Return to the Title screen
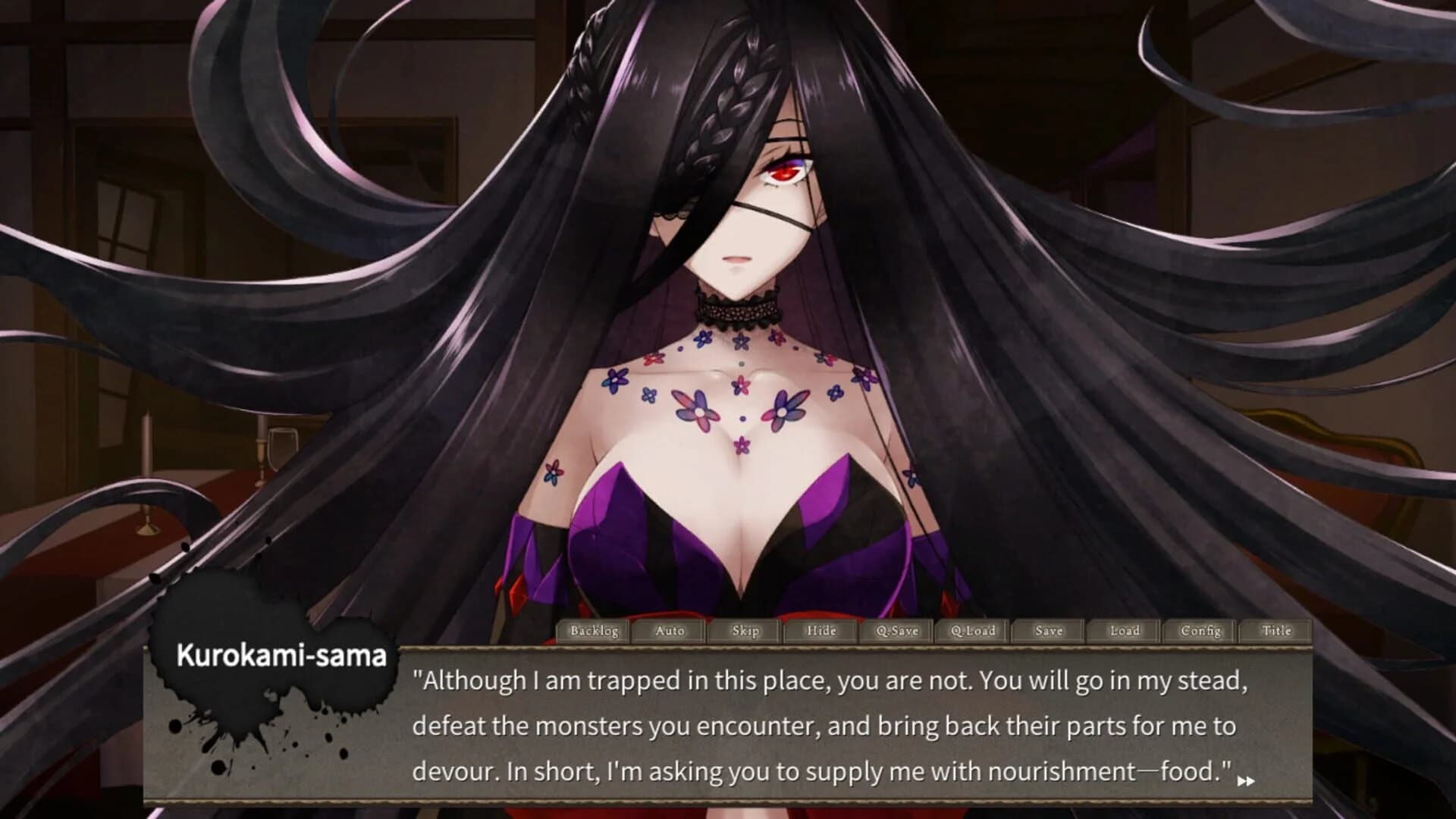Image resolution: width=1456 pixels, height=819 pixels. click(1278, 630)
